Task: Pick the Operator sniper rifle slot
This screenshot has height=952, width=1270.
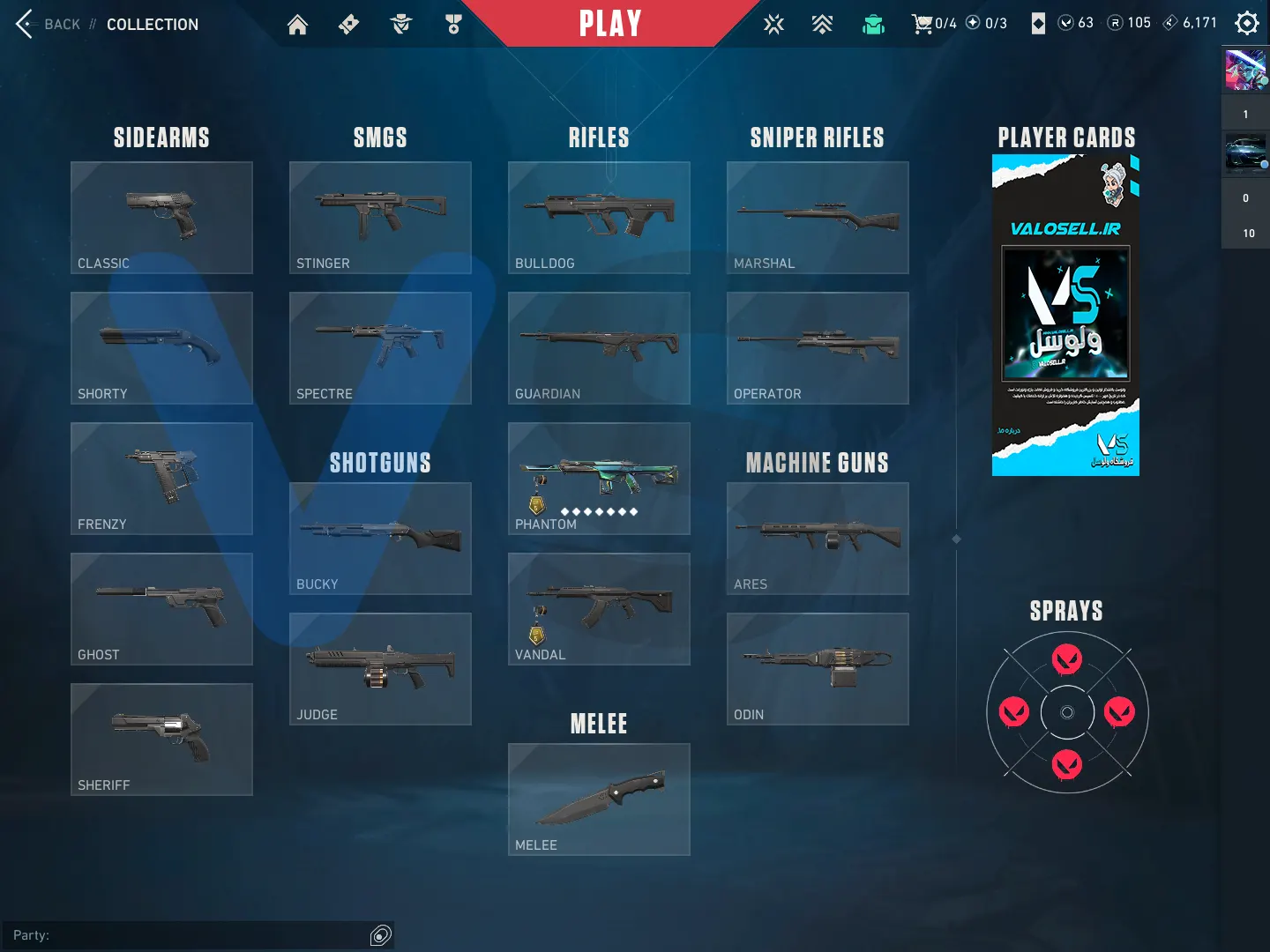Action: [818, 348]
